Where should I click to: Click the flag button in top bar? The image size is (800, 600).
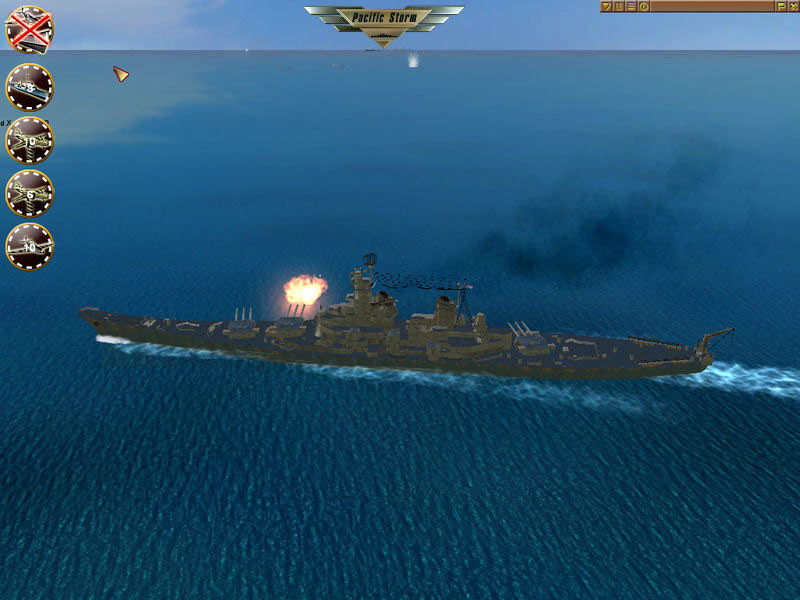[x=781, y=6]
